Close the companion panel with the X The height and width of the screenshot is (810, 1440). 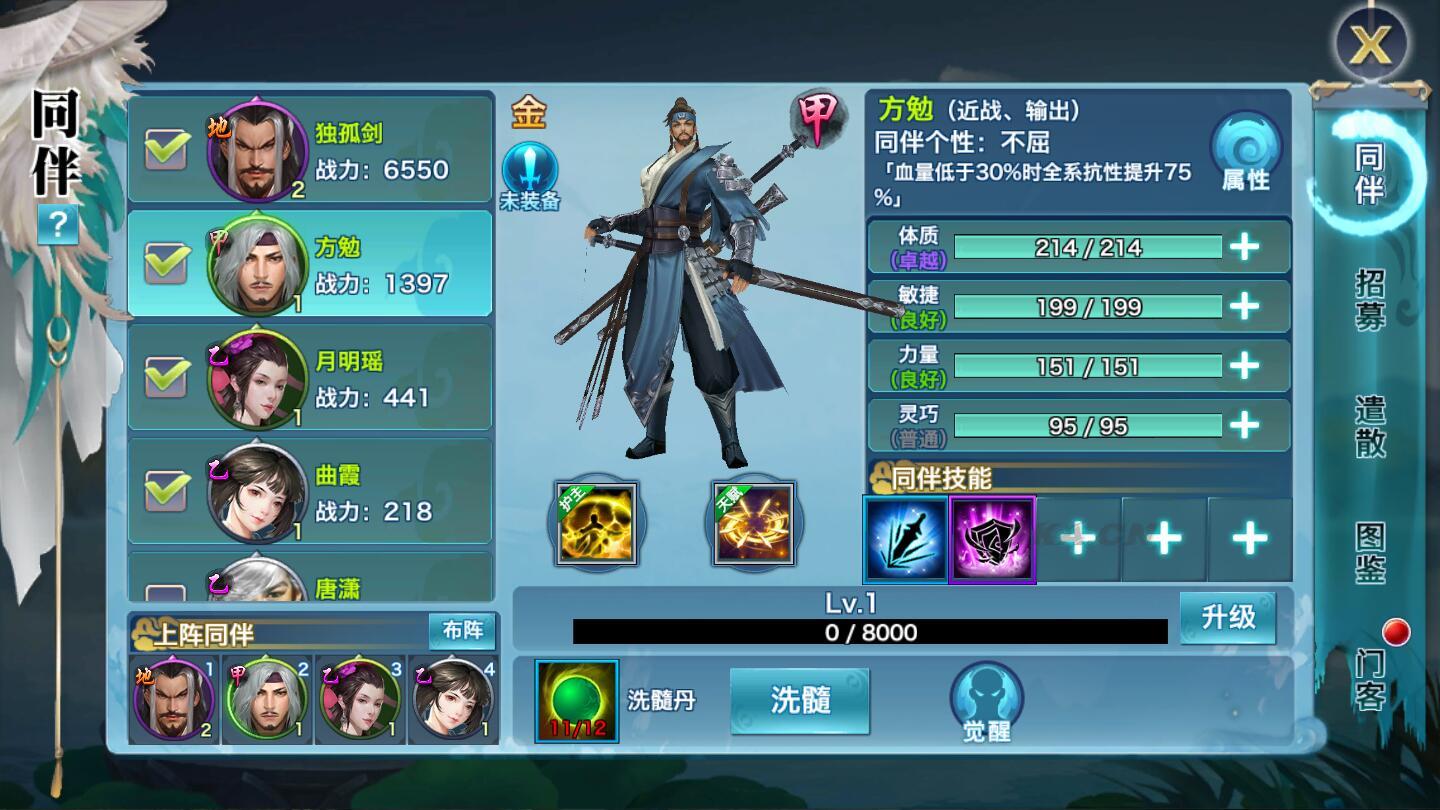1371,45
